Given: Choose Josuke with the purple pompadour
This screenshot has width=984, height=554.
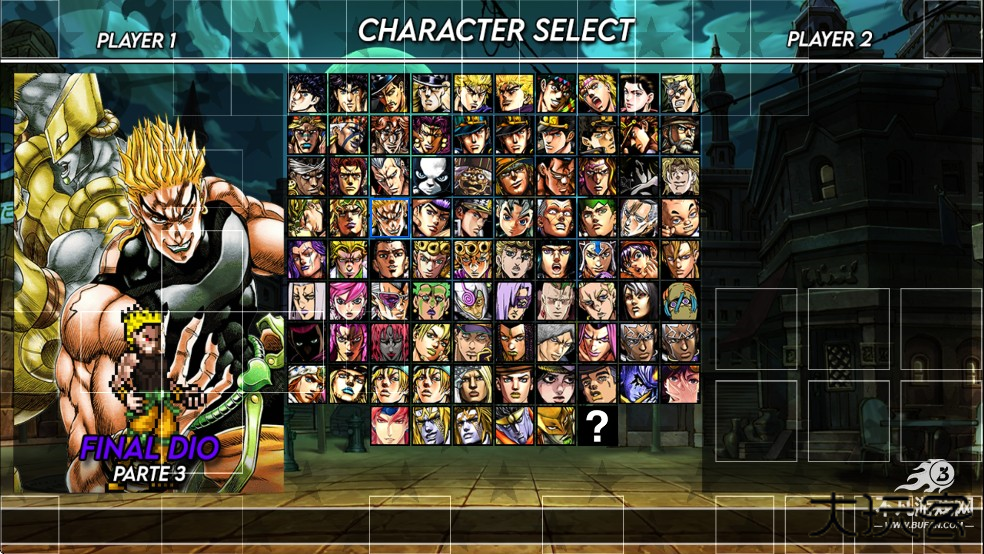Looking at the screenshot, I should click(x=431, y=218).
